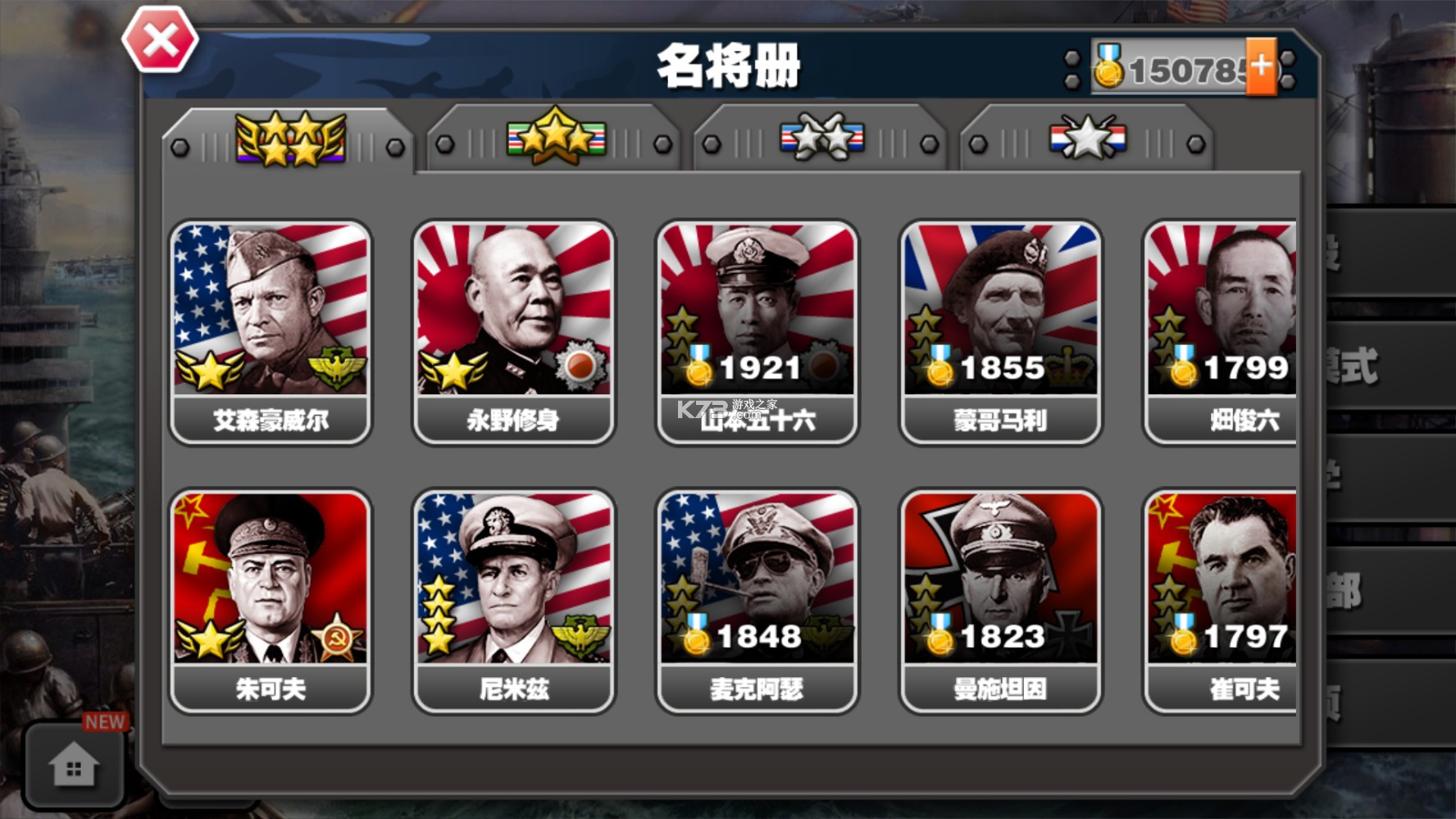Select the portrait of 朱可夫
Viewport: 1456px width, 819px height.
point(271,574)
